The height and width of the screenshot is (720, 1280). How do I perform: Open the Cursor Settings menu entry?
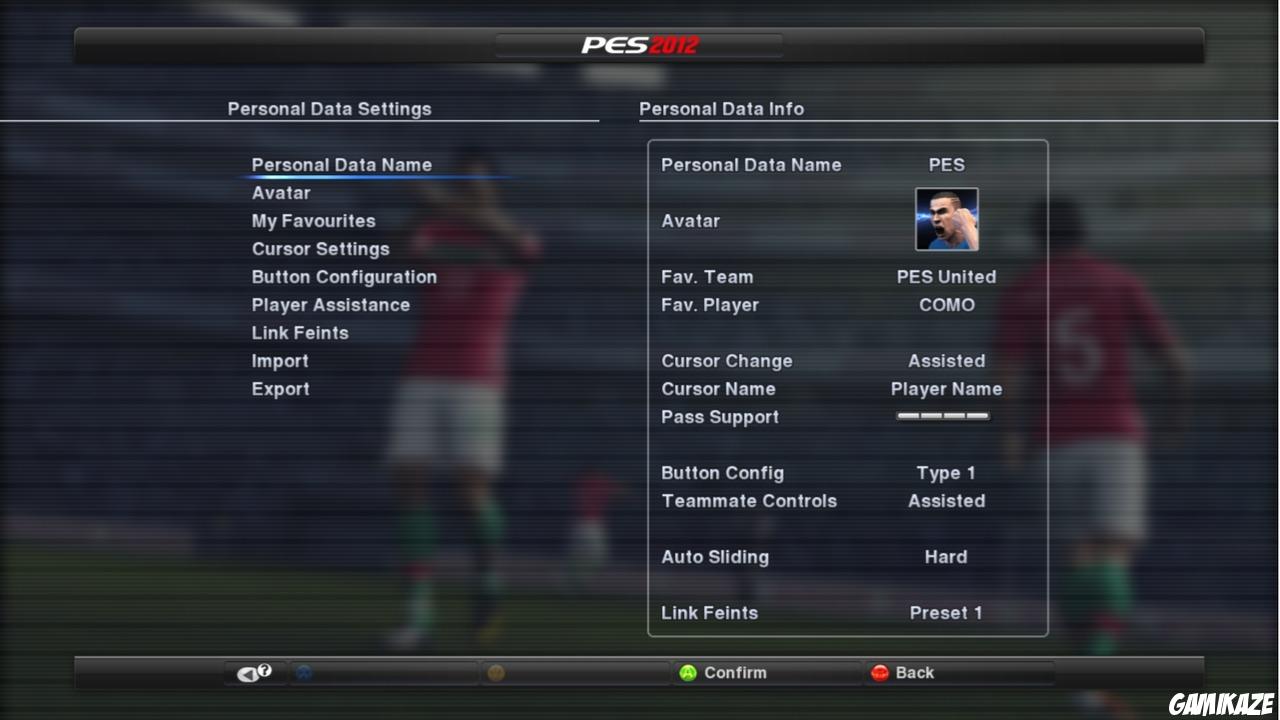pyautogui.click(x=320, y=248)
